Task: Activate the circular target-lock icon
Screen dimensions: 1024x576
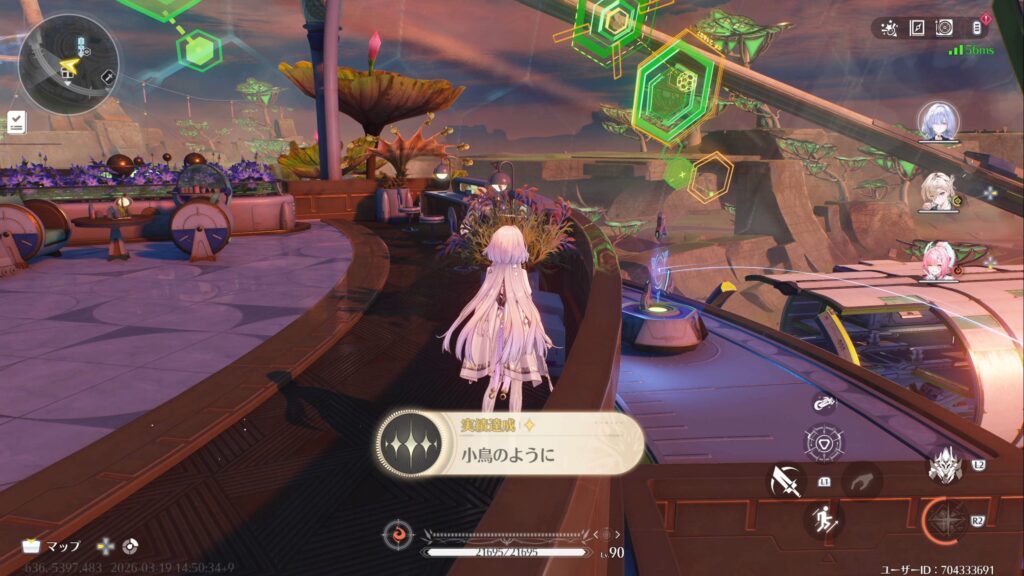Action: coord(824,443)
